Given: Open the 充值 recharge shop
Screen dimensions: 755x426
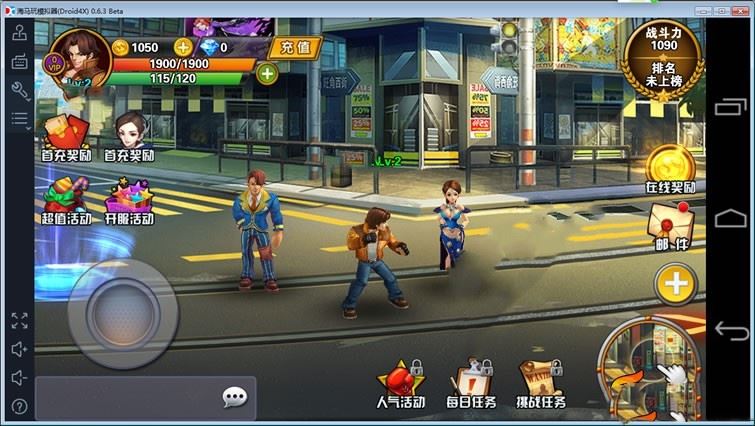Looking at the screenshot, I should pyautogui.click(x=295, y=47).
